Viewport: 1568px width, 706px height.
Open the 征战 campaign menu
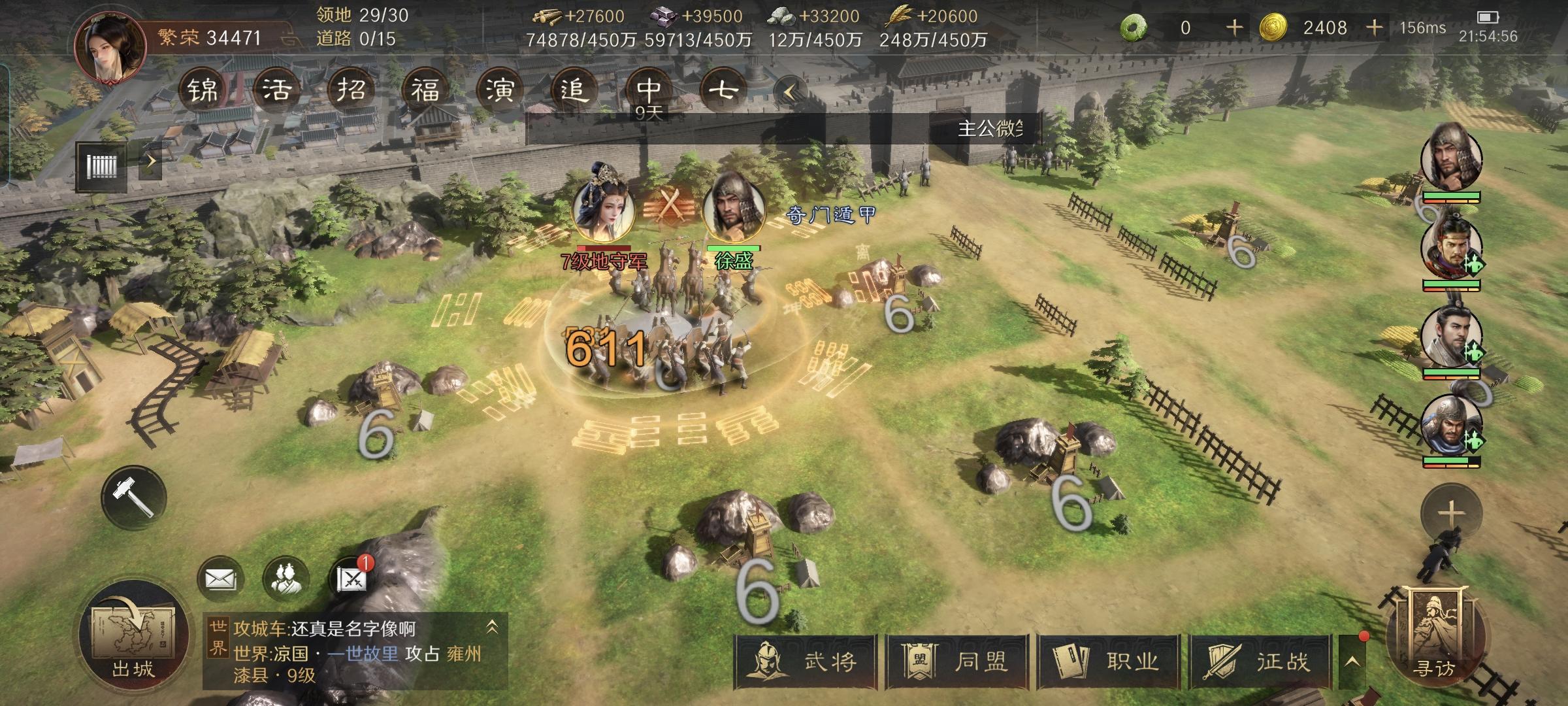1261,662
